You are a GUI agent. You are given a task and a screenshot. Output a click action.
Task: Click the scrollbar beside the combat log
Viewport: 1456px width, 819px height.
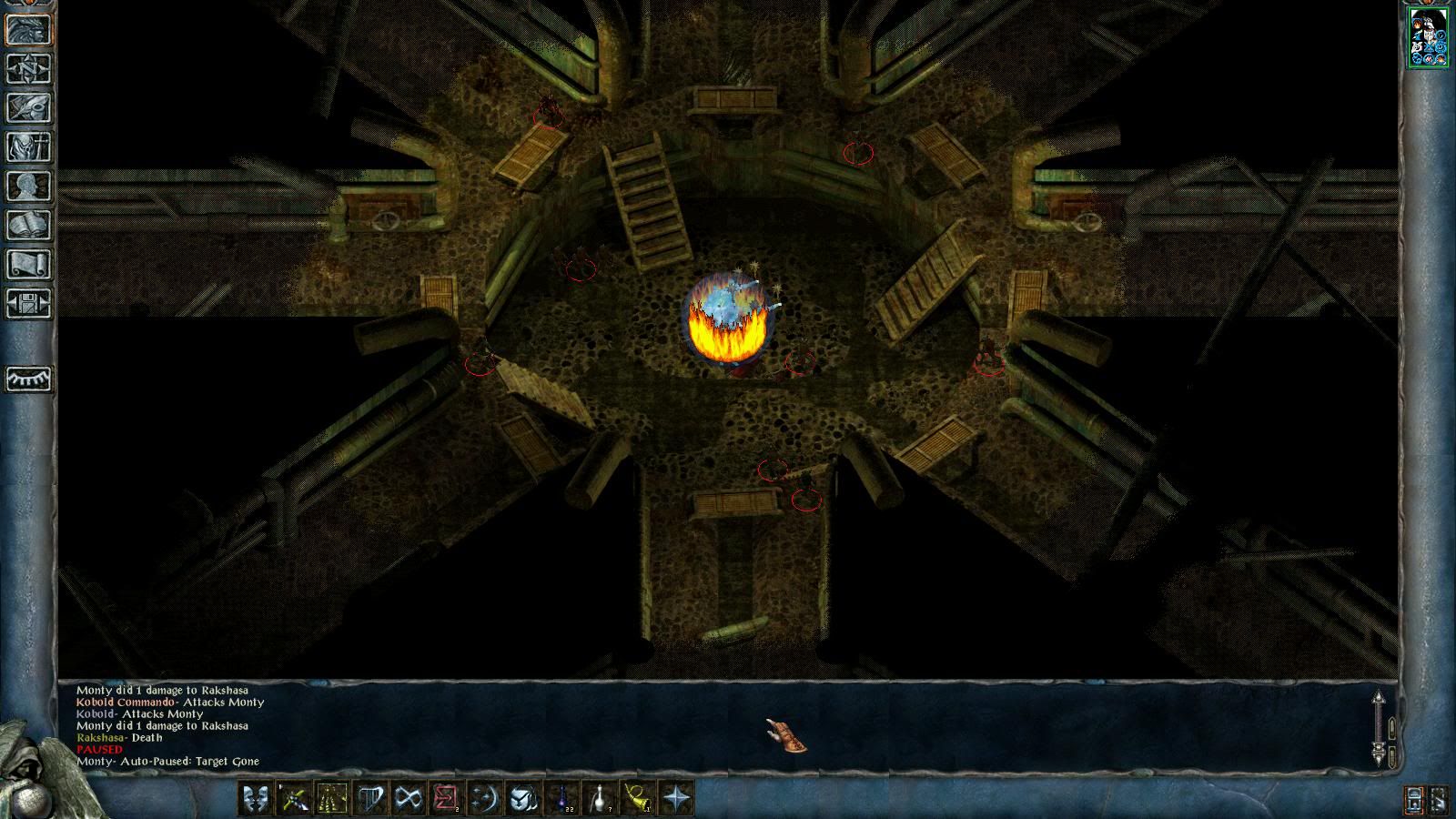1379,728
